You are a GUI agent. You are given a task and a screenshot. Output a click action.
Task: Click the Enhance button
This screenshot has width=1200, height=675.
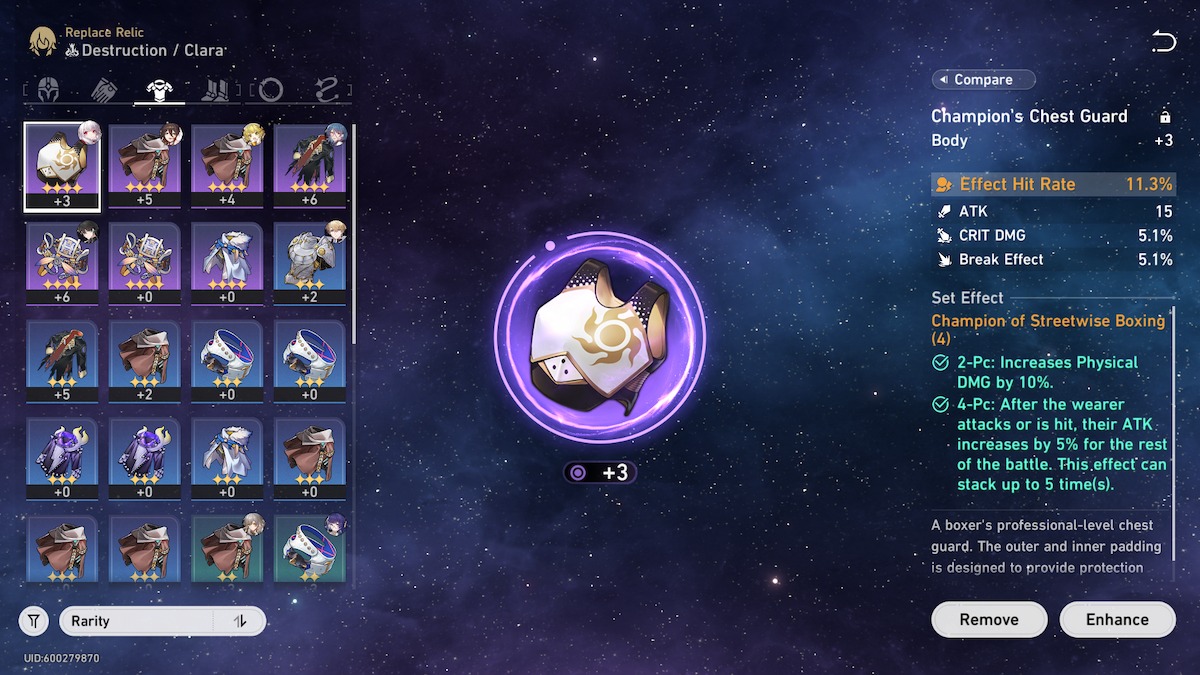1117,619
